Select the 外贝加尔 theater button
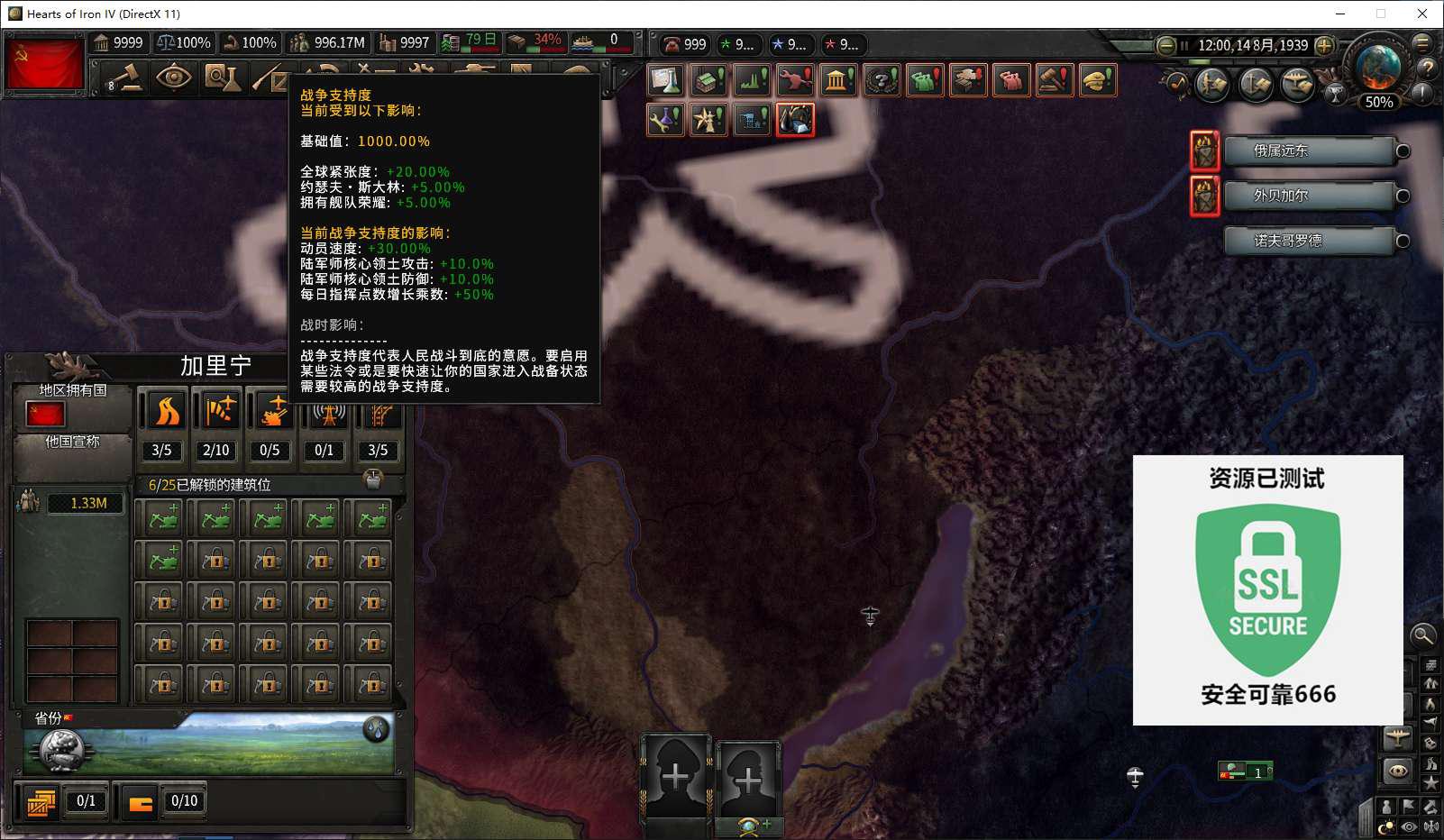This screenshot has height=840, width=1444. (x=1308, y=196)
